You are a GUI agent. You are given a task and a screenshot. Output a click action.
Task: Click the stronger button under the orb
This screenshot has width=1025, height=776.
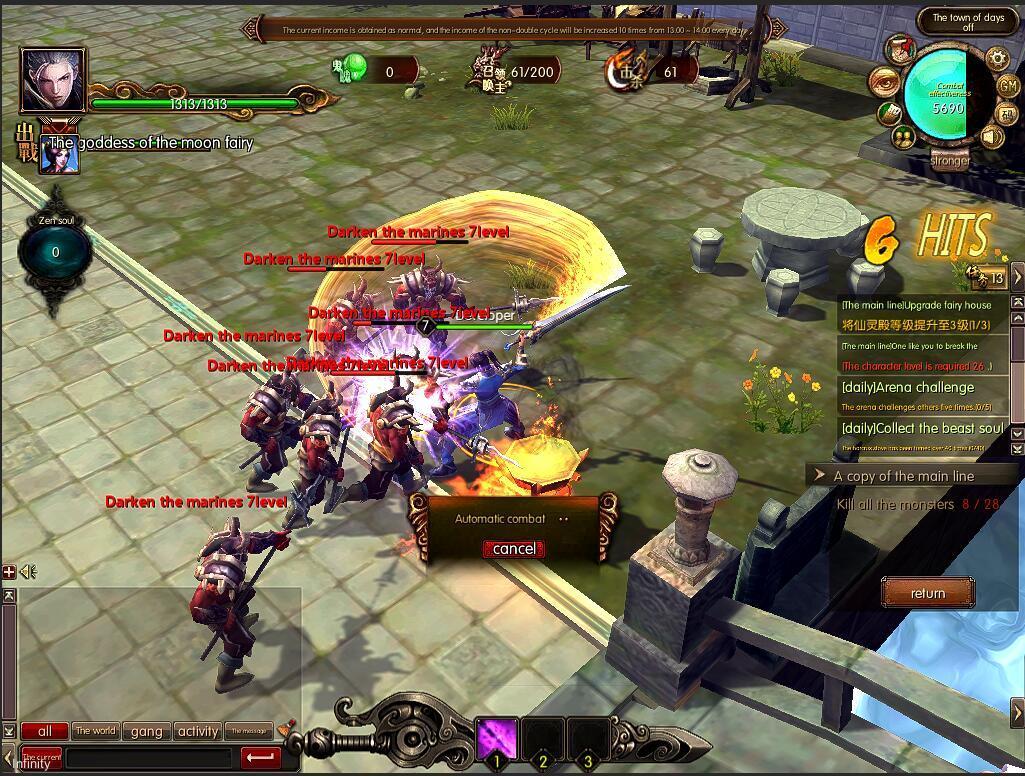[x=949, y=160]
